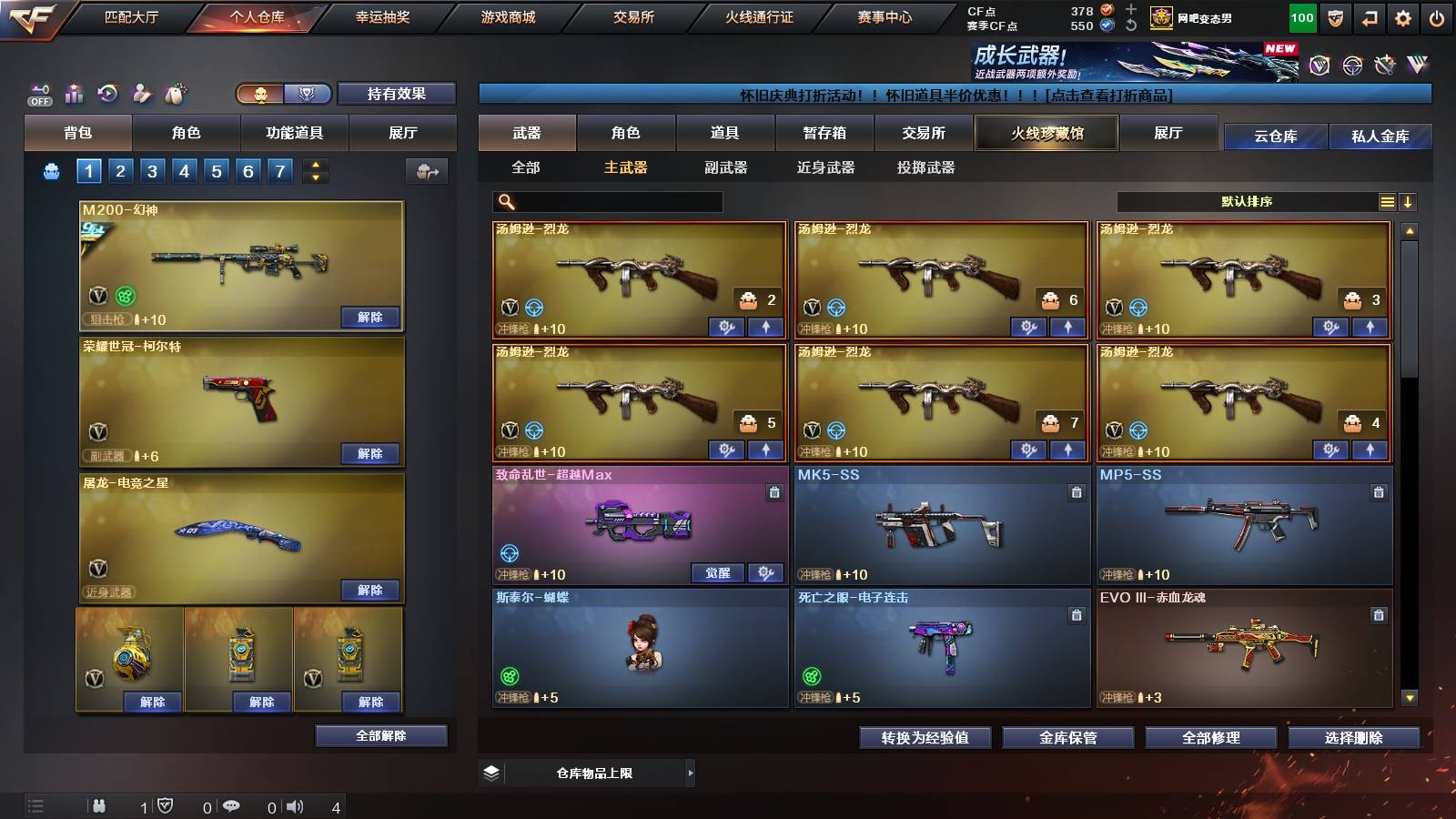Image resolution: width=1456 pixels, height=819 pixels.
Task: Switch the character/rank display toggle to trophy mode
Action: (x=308, y=95)
